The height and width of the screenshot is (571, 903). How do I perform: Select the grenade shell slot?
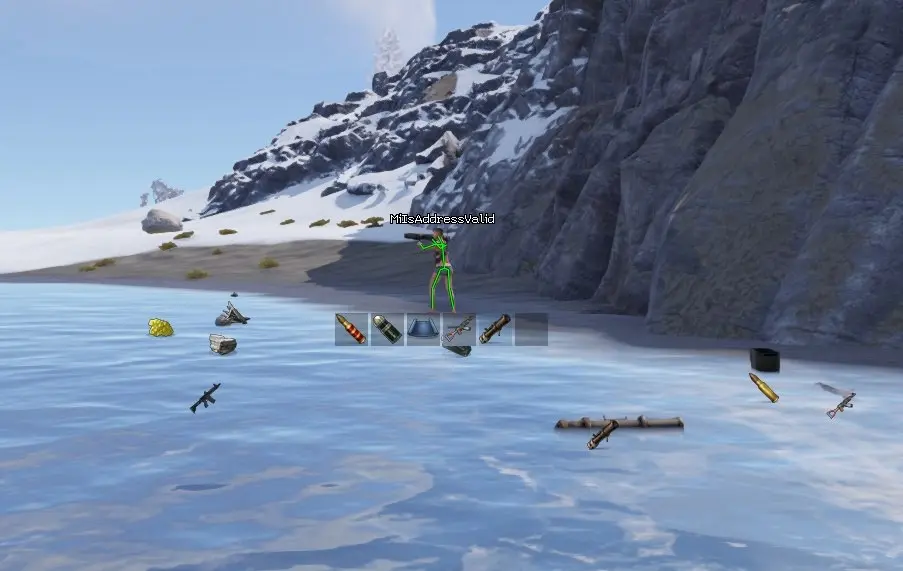(387, 329)
